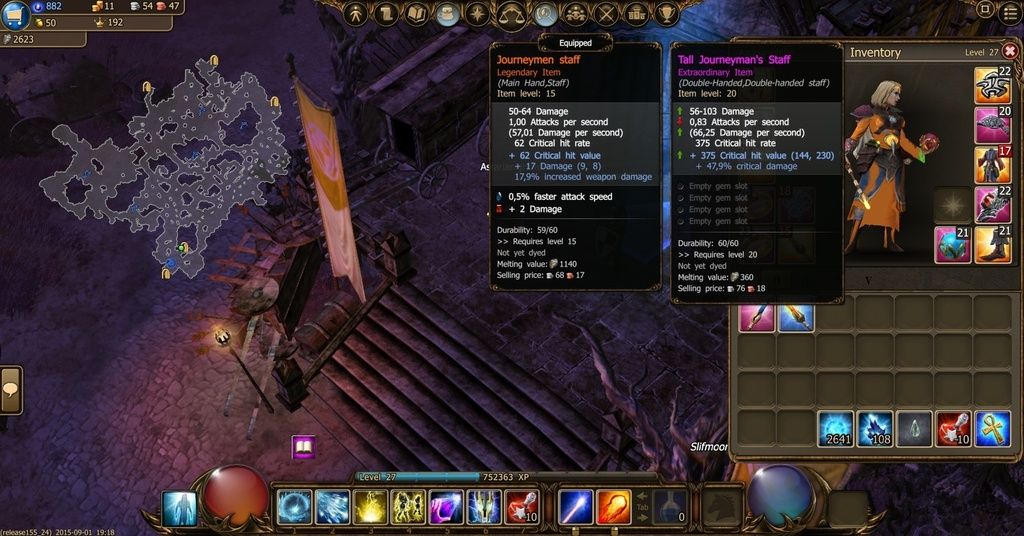Open the chat speech bubble tab
The width and height of the screenshot is (1024, 536).
(11, 388)
